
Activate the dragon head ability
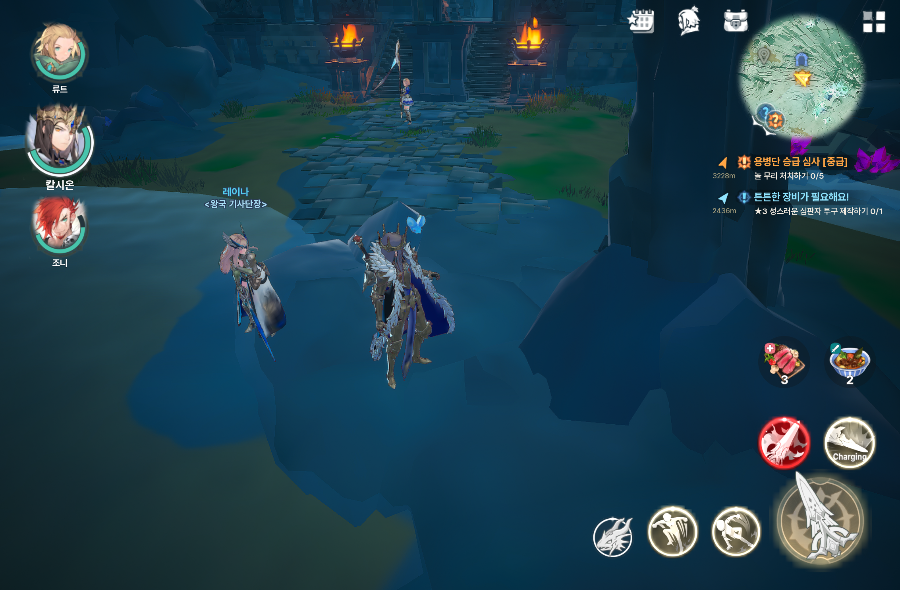612,537
